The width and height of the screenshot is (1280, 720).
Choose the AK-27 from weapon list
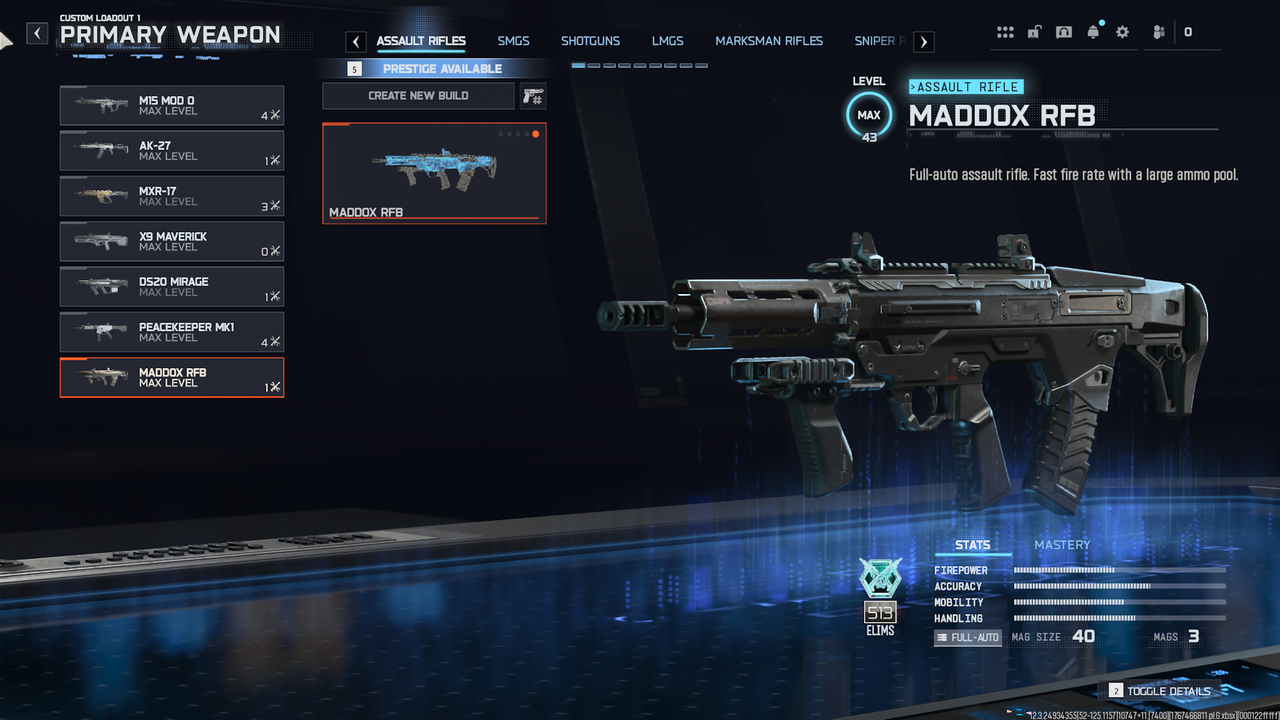coord(171,151)
